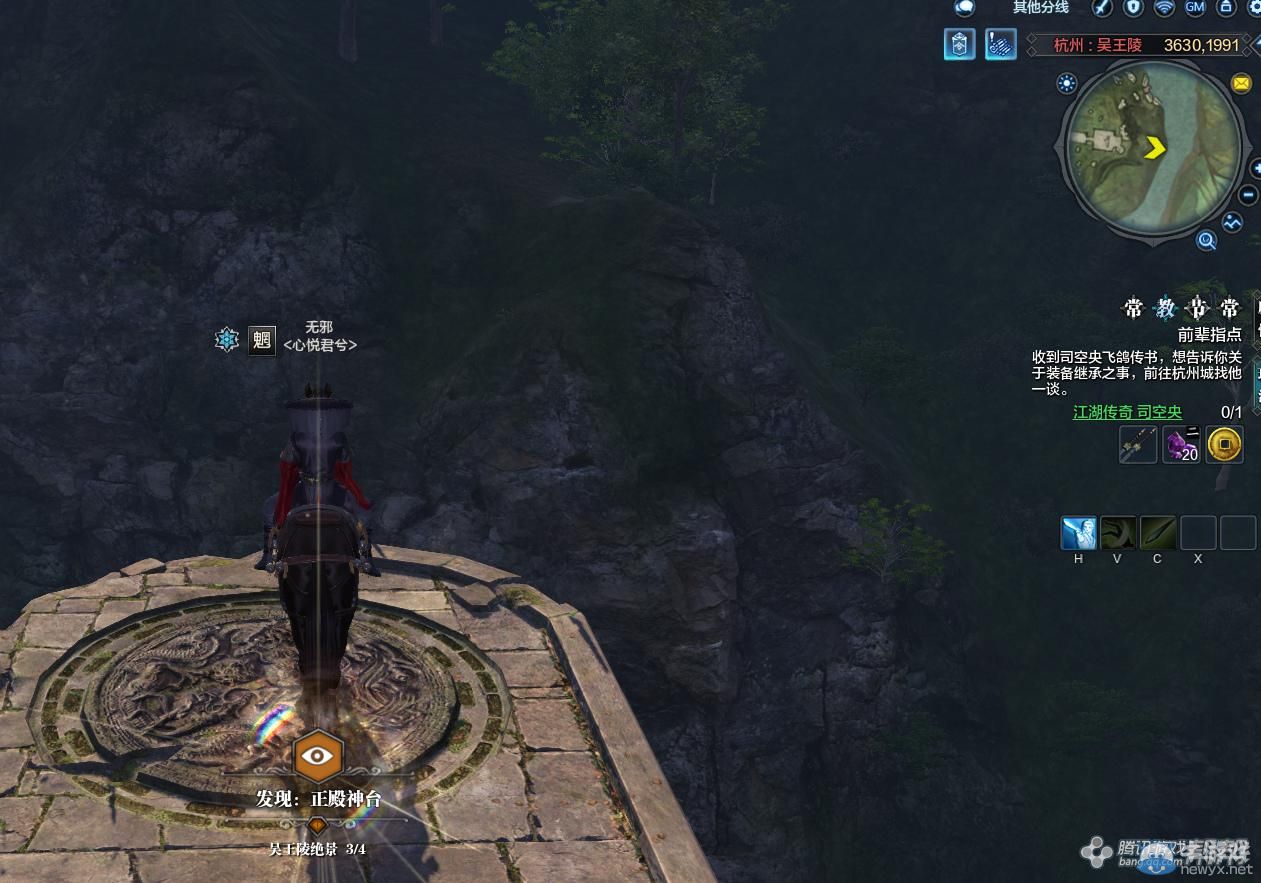Click the blue lantern box icon
The height and width of the screenshot is (883, 1261).
[x=959, y=44]
